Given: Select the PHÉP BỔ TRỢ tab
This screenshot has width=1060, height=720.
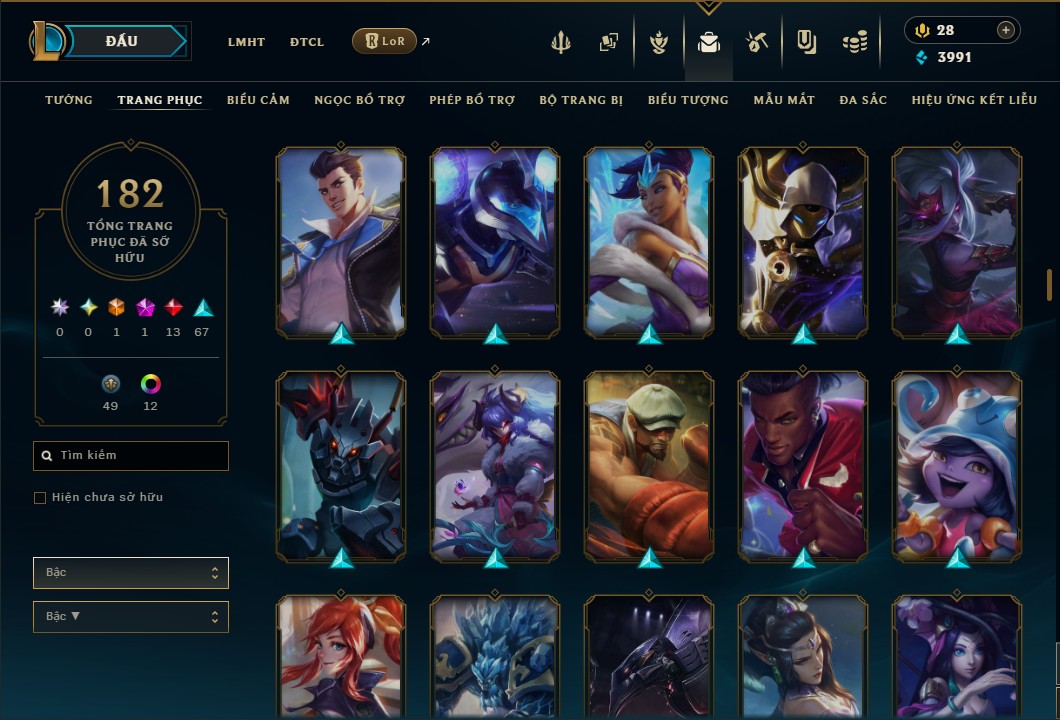Looking at the screenshot, I should point(472,100).
